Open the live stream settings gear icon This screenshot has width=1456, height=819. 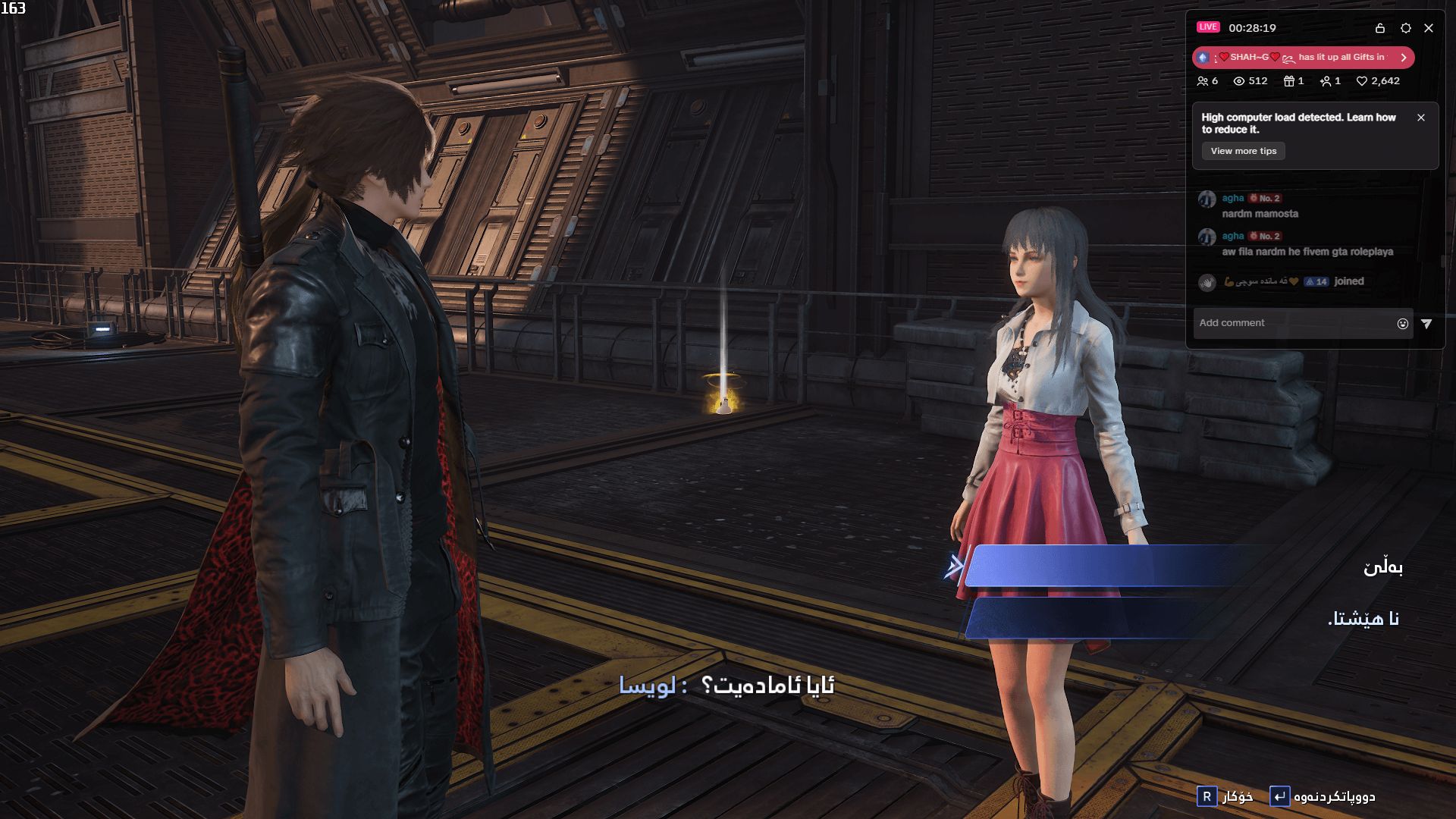pos(1406,28)
